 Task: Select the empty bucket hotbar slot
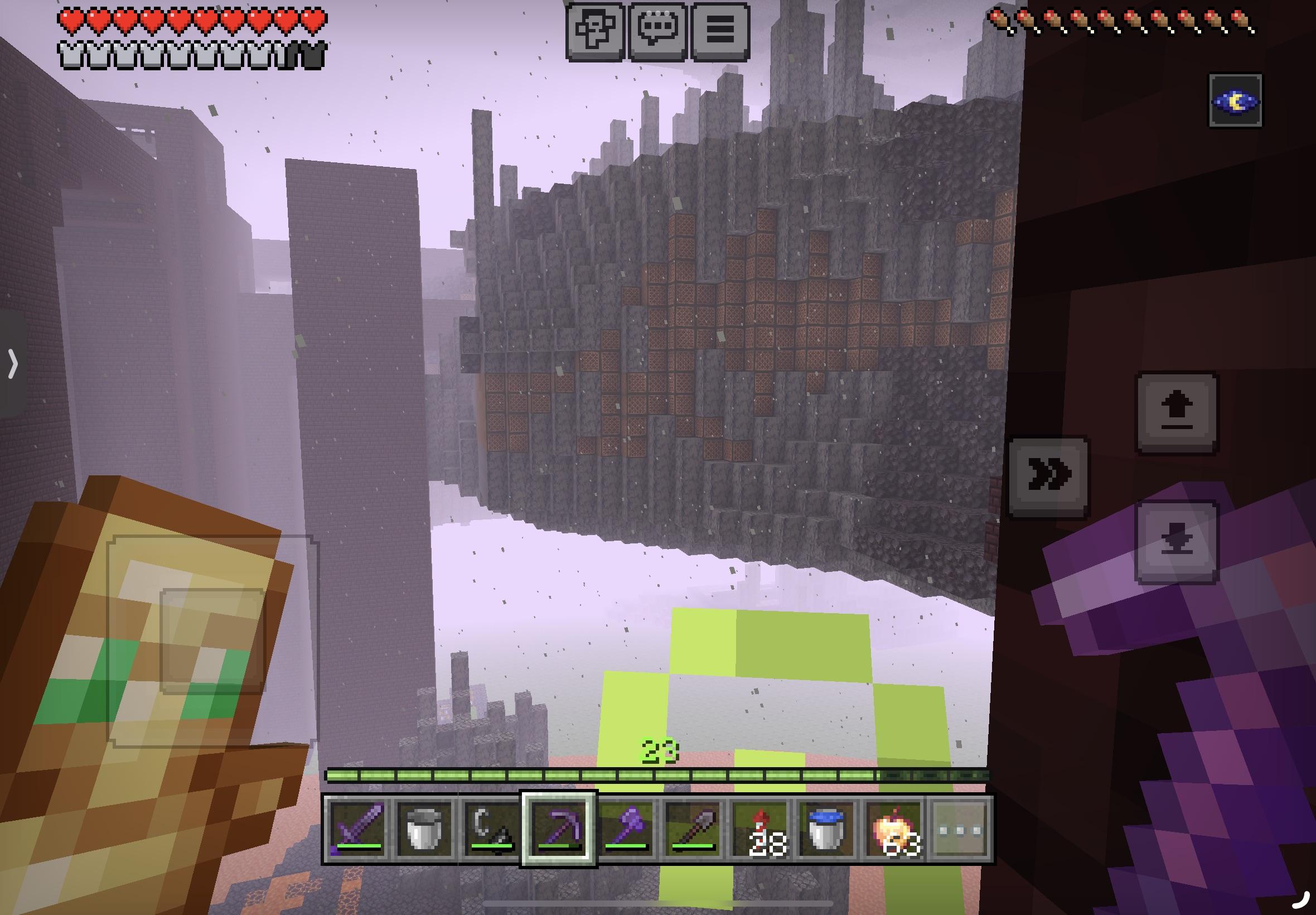pos(424,829)
